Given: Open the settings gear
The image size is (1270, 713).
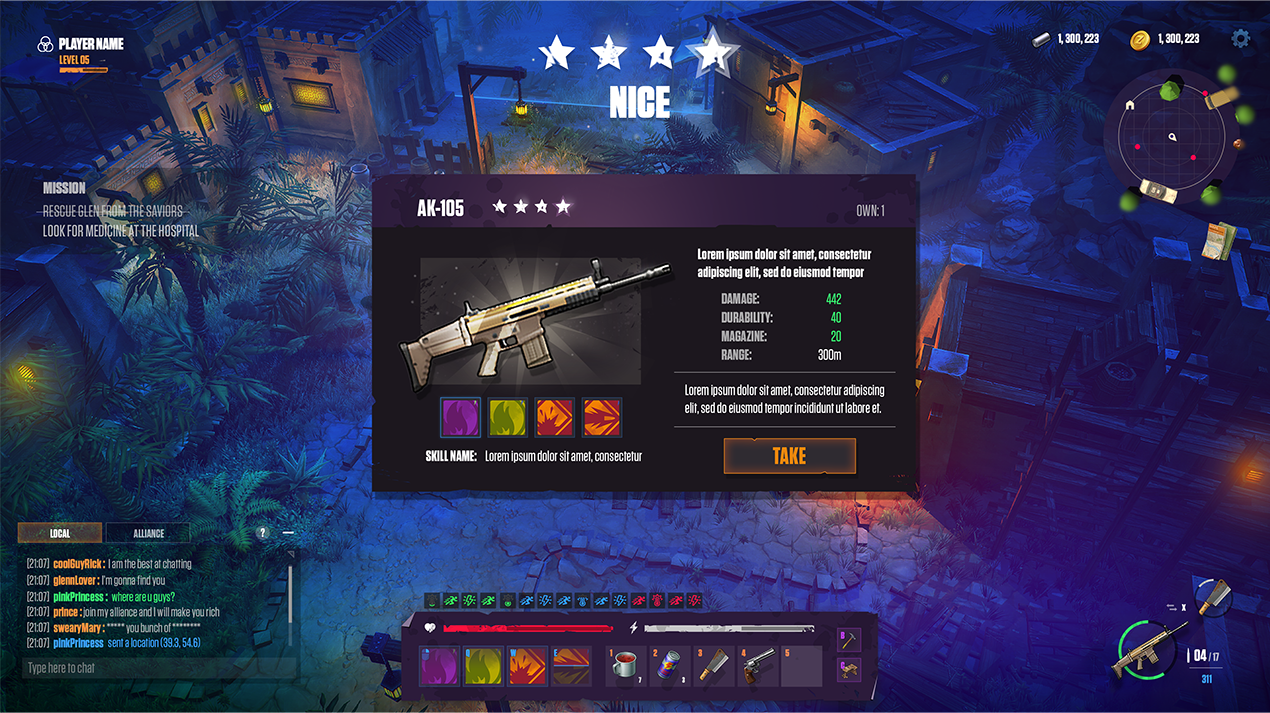Looking at the screenshot, I should (1241, 39).
